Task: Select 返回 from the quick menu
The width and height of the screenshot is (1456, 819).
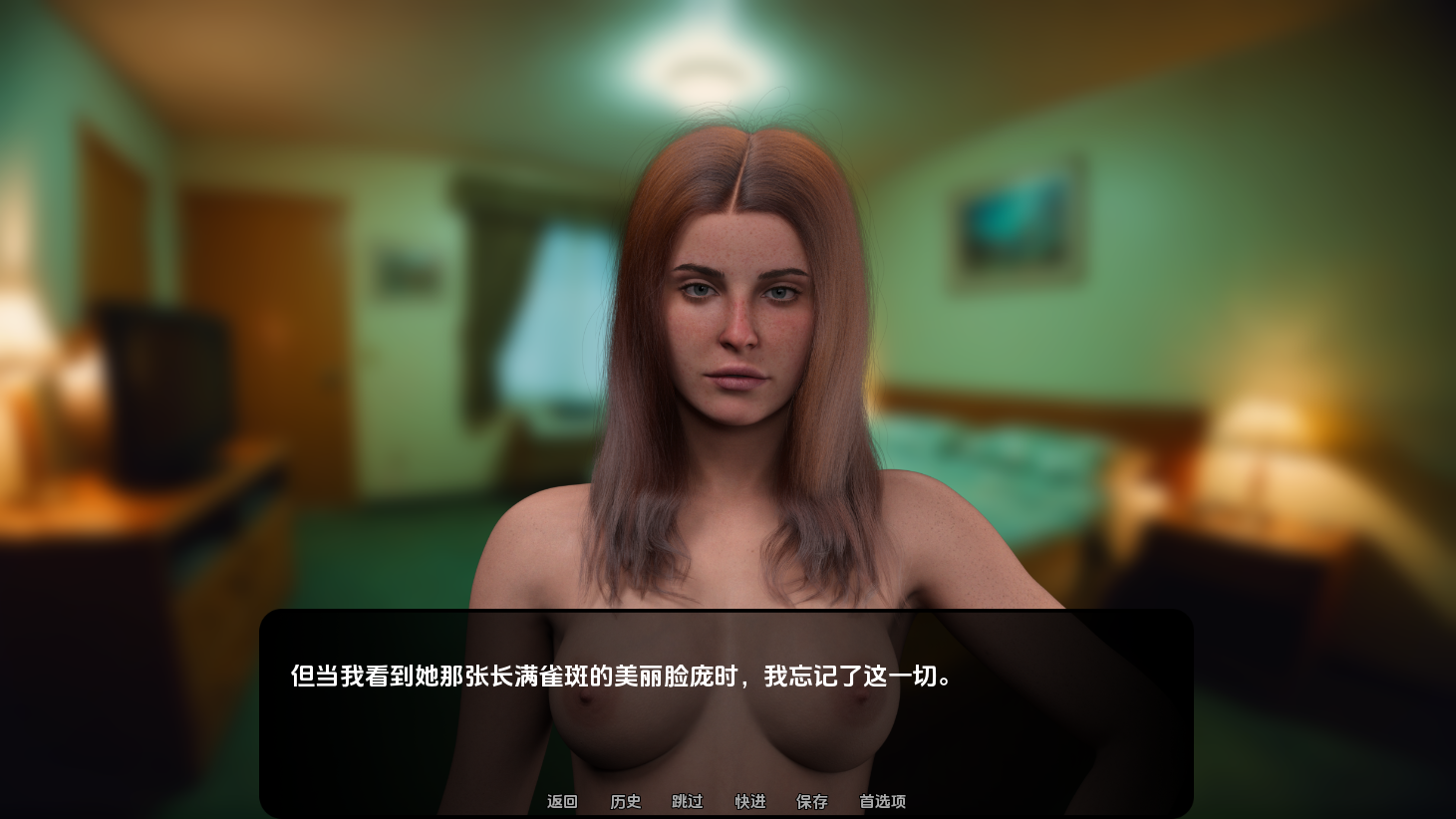Action: coord(561,801)
